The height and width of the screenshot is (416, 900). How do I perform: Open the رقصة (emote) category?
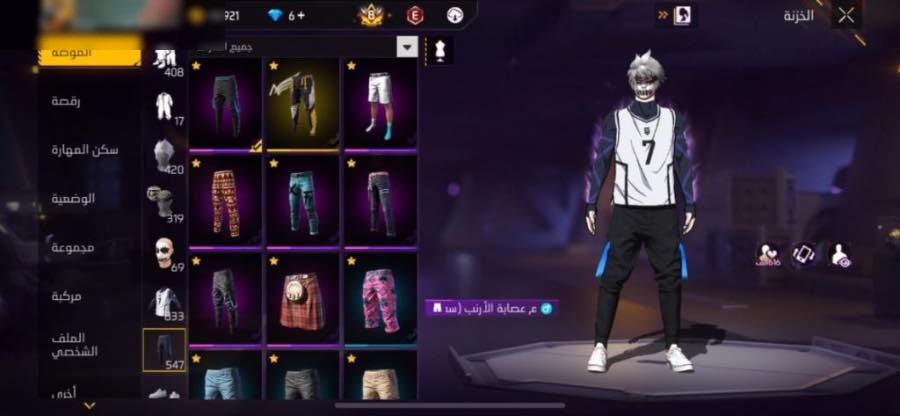[x=73, y=101]
